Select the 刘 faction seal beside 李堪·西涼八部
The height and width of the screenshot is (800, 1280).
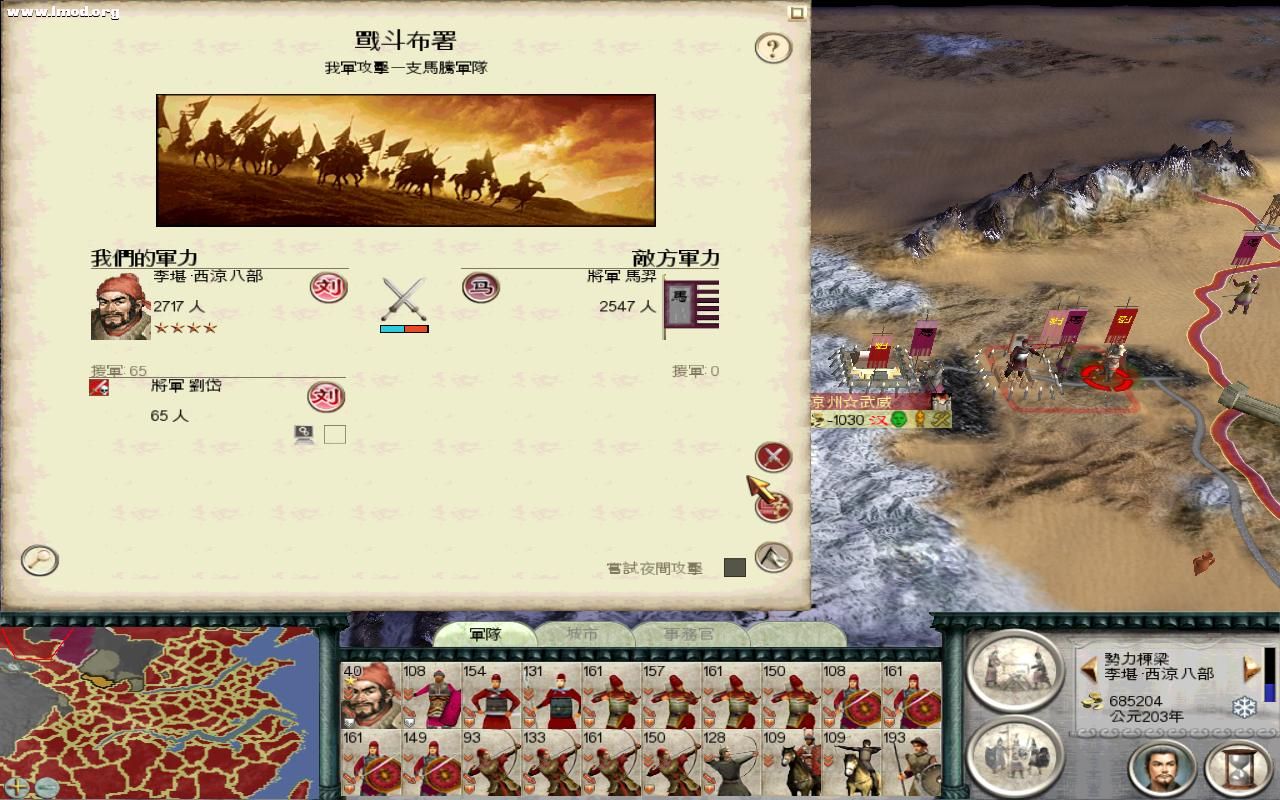point(327,288)
